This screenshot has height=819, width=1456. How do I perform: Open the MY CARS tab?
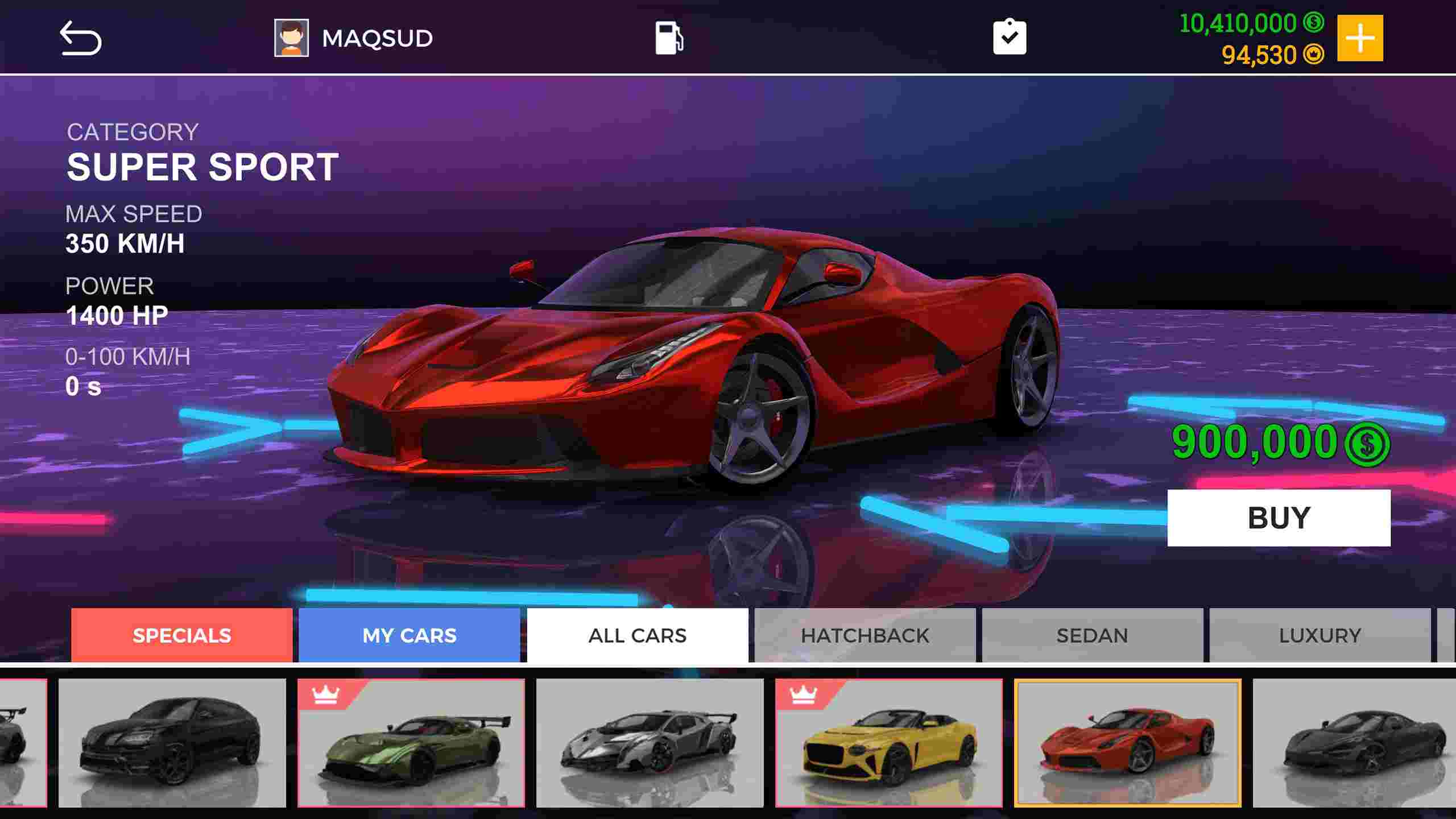(409, 635)
